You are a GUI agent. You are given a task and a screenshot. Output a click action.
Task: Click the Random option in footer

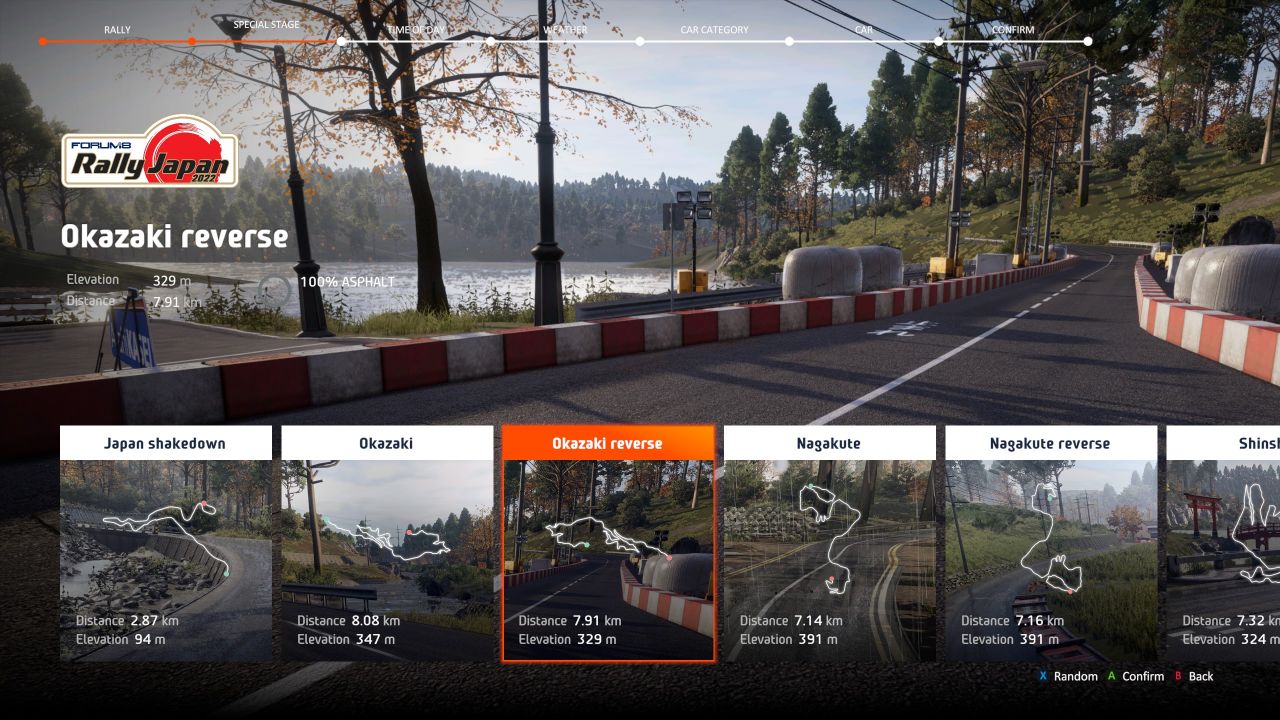click(x=1069, y=677)
